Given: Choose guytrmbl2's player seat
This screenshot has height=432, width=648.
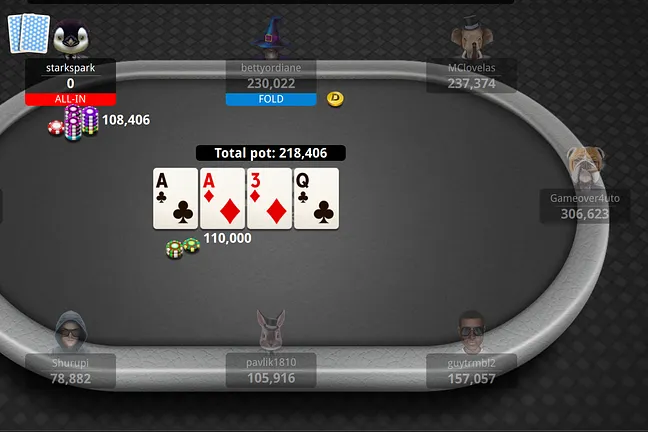Looking at the screenshot, I should pos(472,369).
